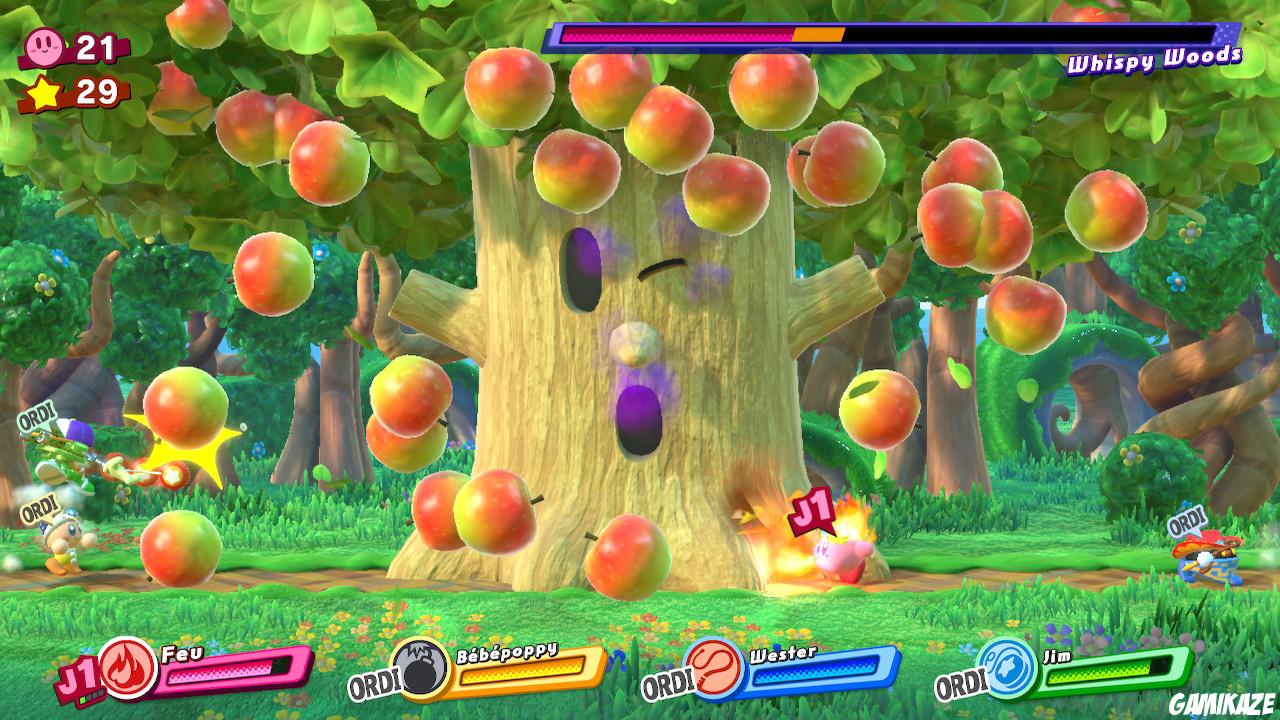Open the Whispy Woods boss nameplate
This screenshot has width=1280, height=720.
point(1155,60)
